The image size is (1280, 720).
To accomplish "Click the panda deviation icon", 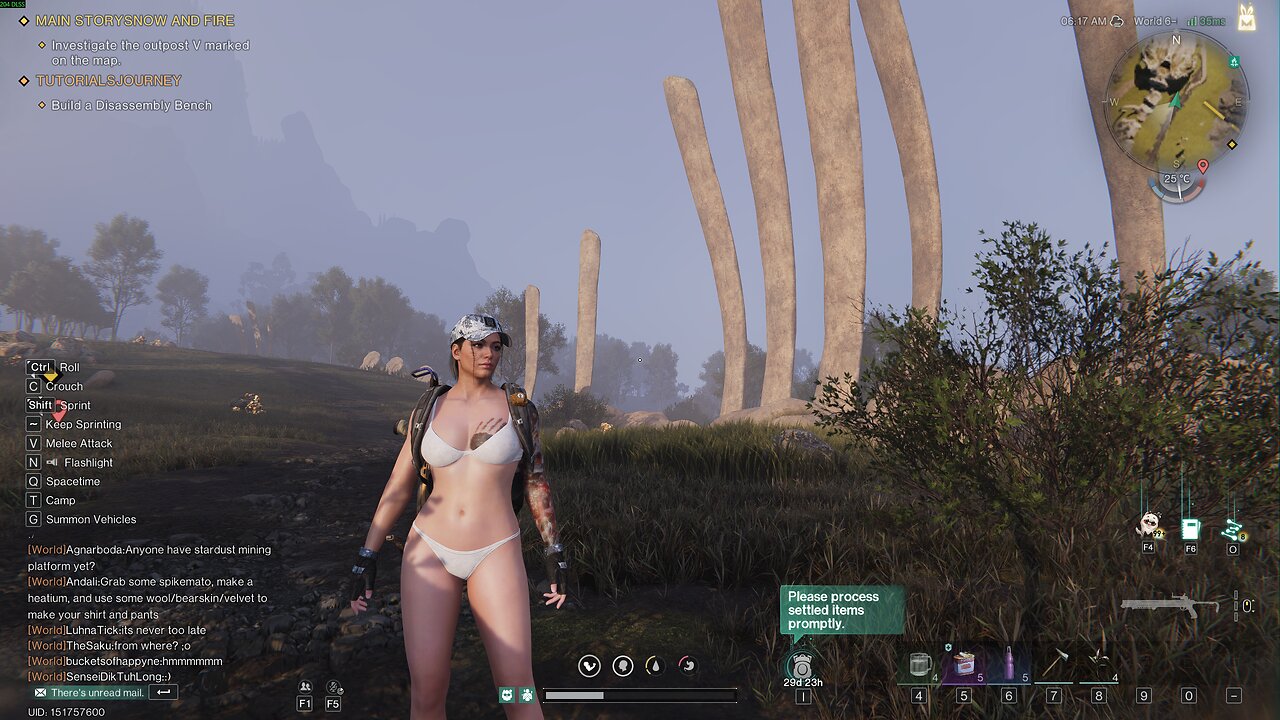I will [x=1148, y=524].
